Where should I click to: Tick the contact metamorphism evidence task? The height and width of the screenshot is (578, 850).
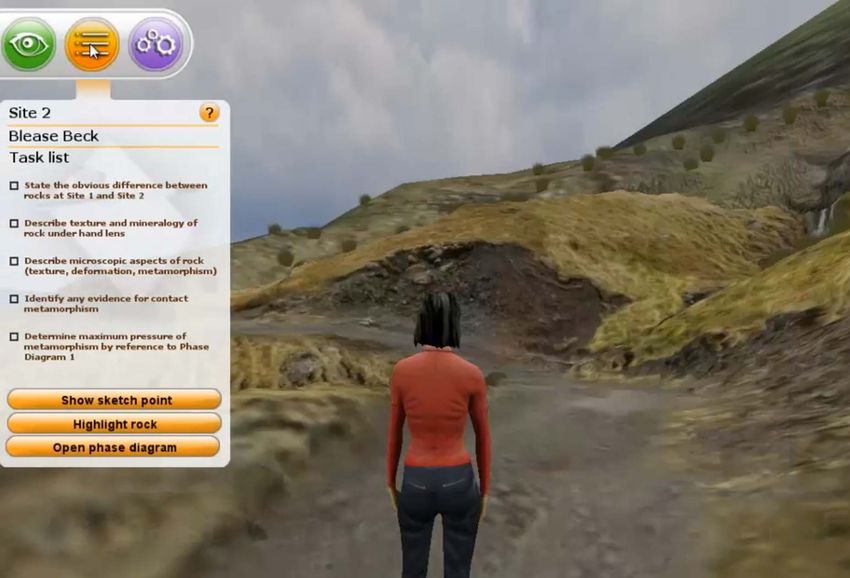click(x=14, y=299)
